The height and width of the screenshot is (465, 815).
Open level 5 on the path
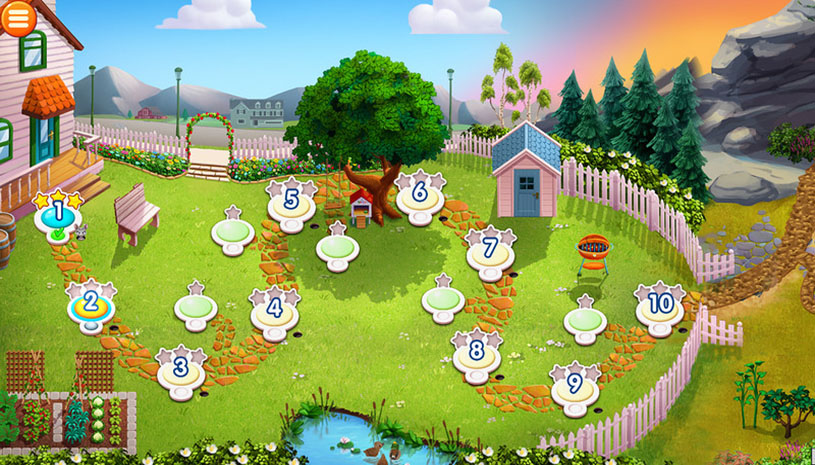click(x=291, y=201)
